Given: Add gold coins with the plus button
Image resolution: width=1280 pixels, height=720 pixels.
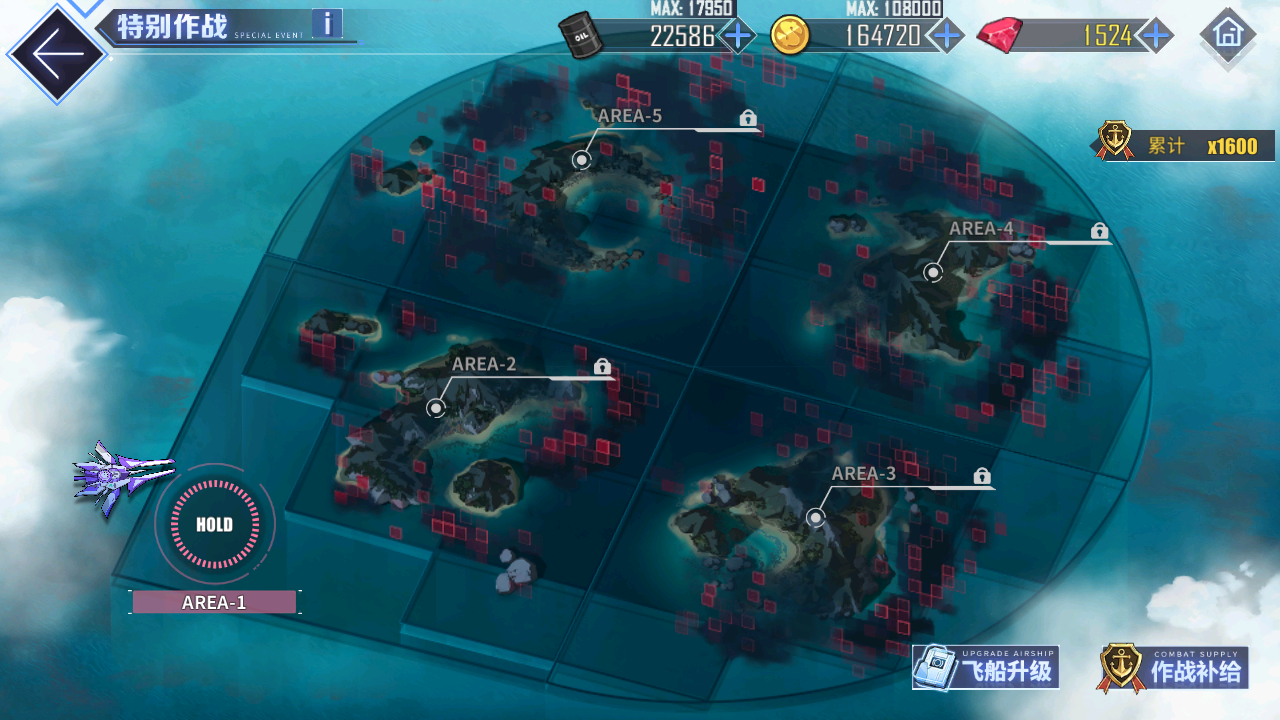Looking at the screenshot, I should [x=945, y=36].
